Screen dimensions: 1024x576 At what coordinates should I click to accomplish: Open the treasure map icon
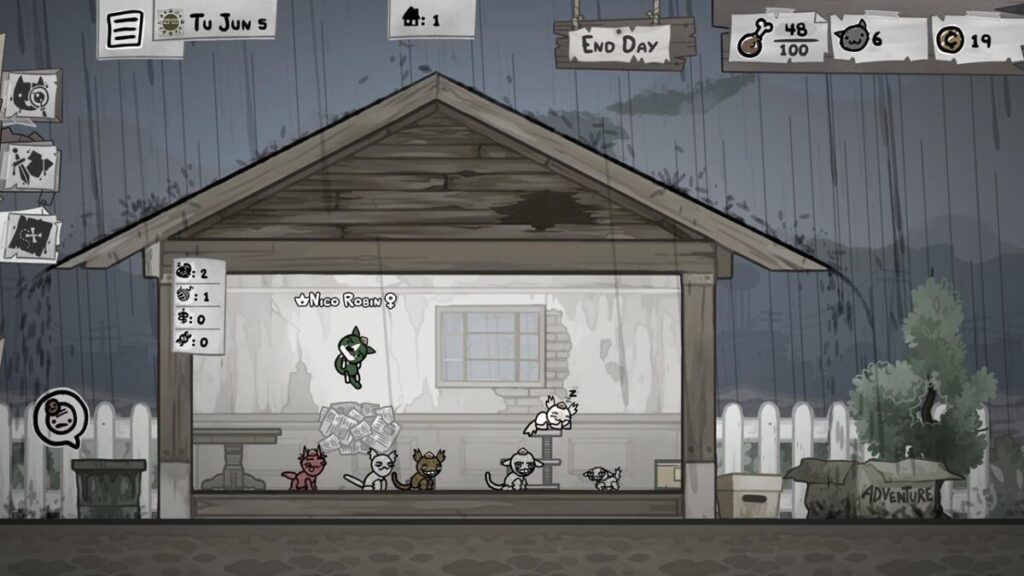point(30,236)
